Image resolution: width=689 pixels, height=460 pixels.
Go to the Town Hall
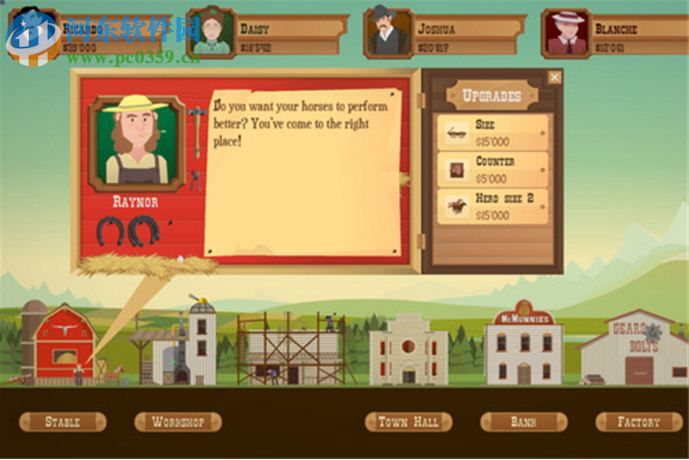tap(408, 422)
